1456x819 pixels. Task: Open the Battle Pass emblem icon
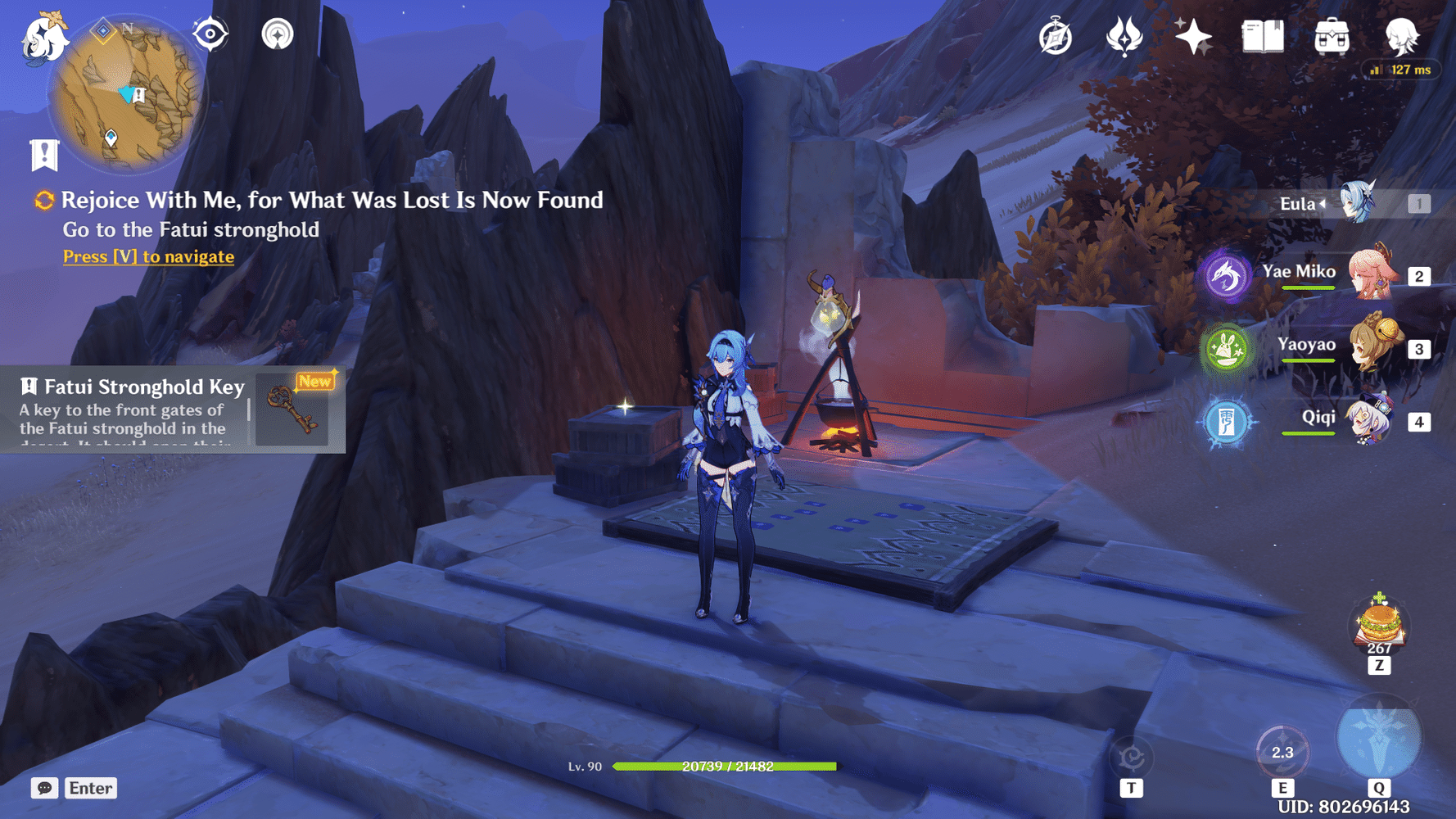point(1125,36)
